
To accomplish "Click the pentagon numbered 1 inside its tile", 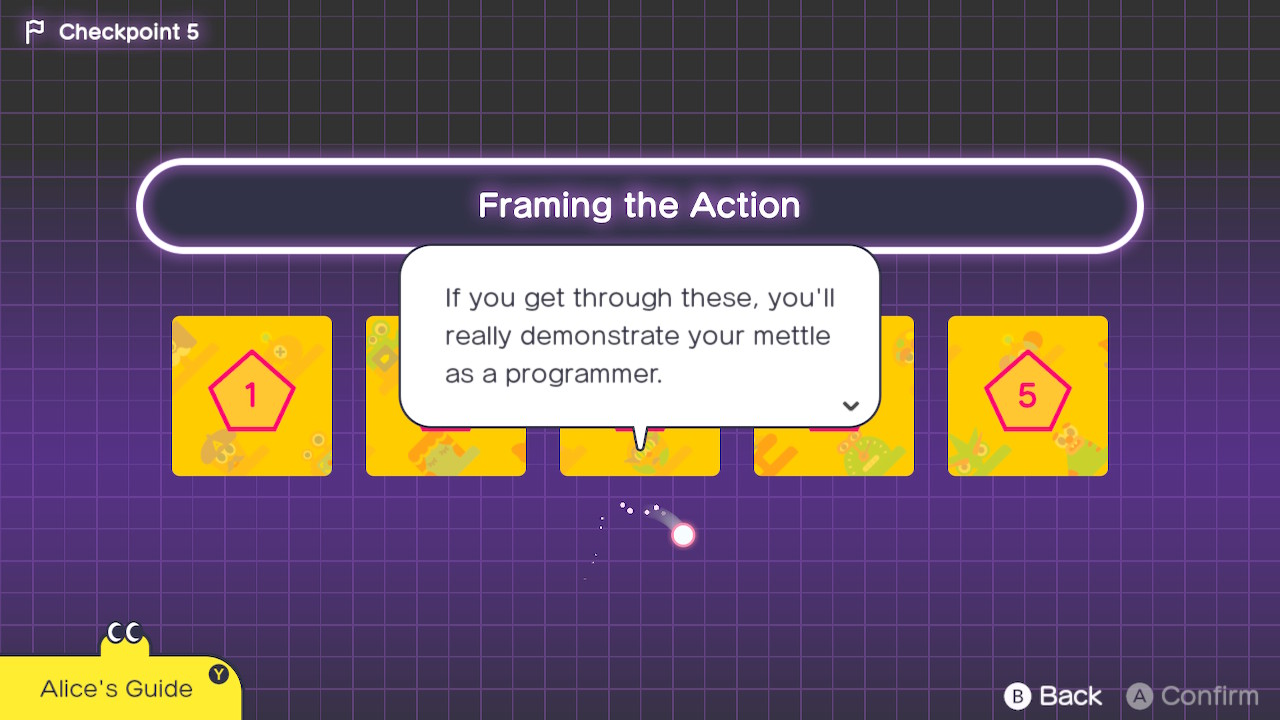I will pyautogui.click(x=251, y=395).
